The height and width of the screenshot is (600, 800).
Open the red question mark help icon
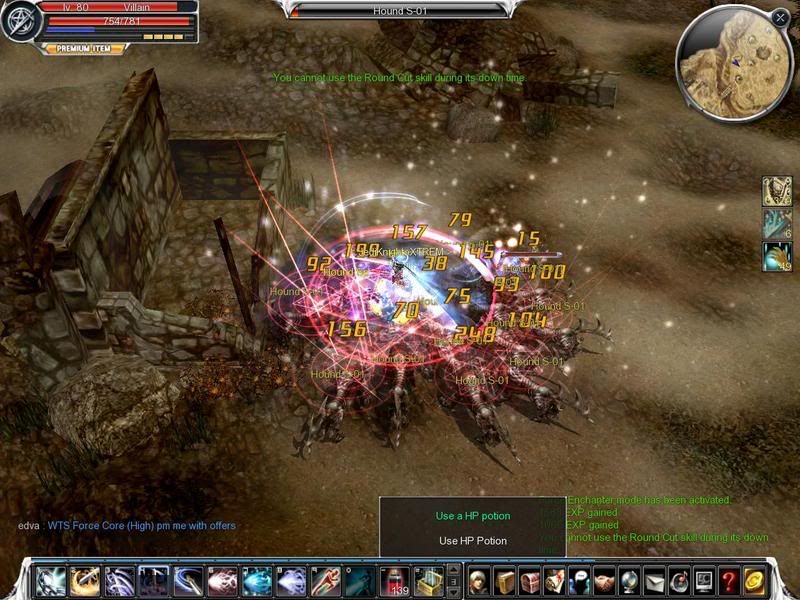pyautogui.click(x=730, y=580)
